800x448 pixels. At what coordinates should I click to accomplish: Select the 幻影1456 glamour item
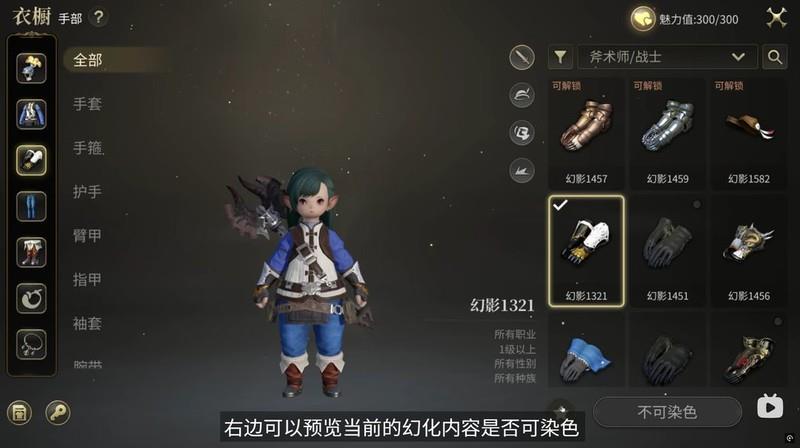[748, 250]
